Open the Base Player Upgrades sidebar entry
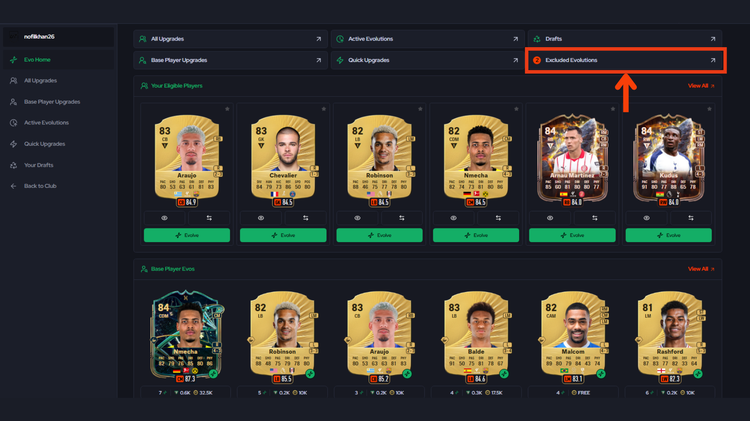The width and height of the screenshot is (750, 421). coord(52,101)
